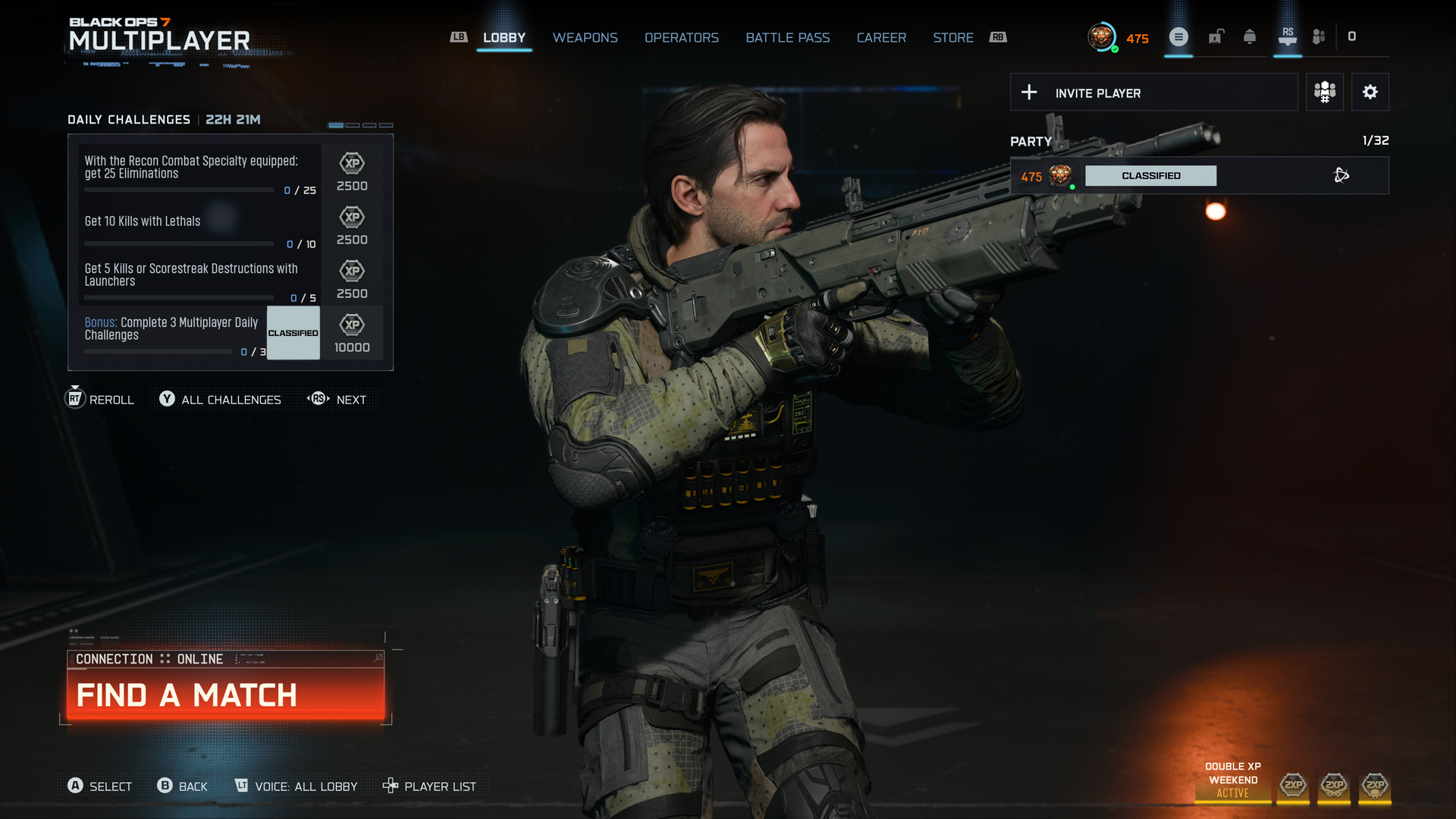Reroll the daily challenge
The width and height of the screenshot is (1456, 819).
tap(100, 399)
